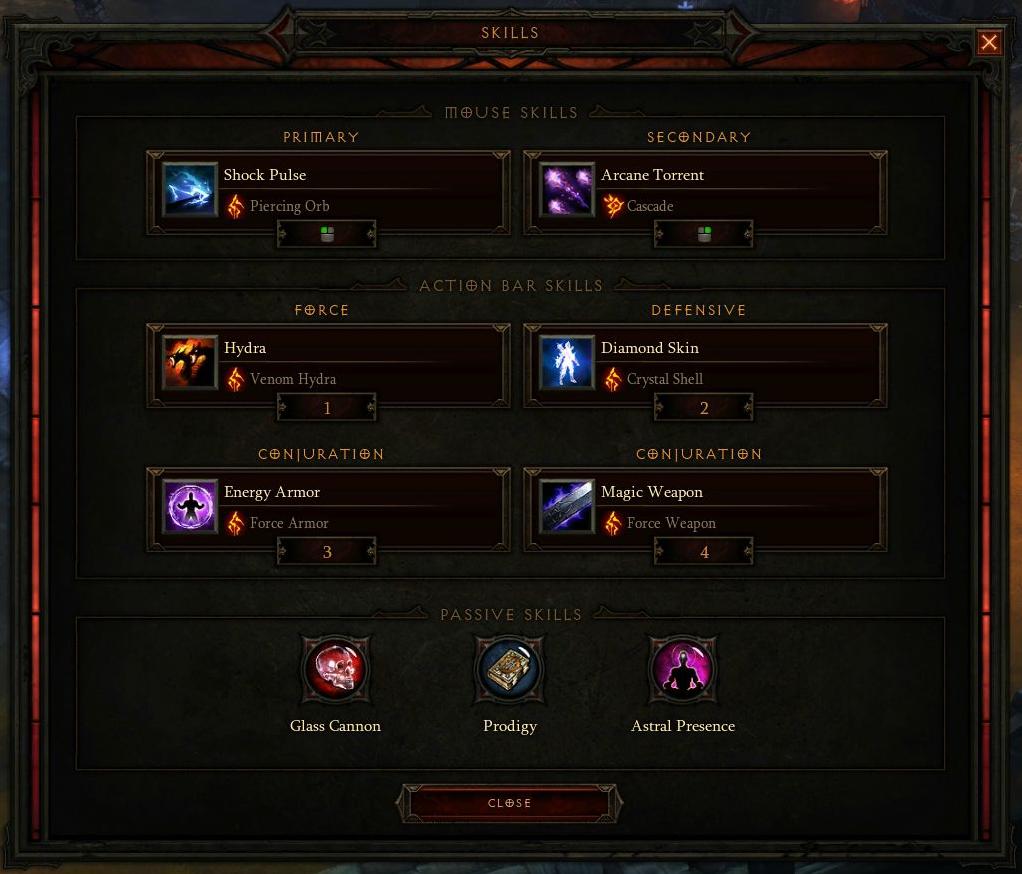Click the mouse button binding under Arcane Torrent
This screenshot has height=874, width=1022.
click(x=704, y=235)
